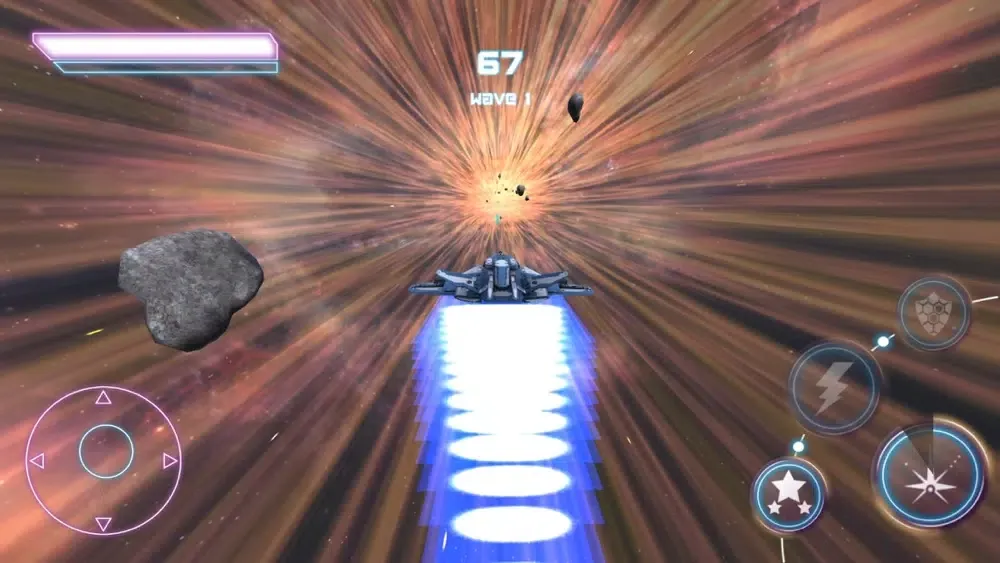The height and width of the screenshot is (563, 1000).
Task: Trigger the lightning bolt boost ability
Action: pos(834,388)
